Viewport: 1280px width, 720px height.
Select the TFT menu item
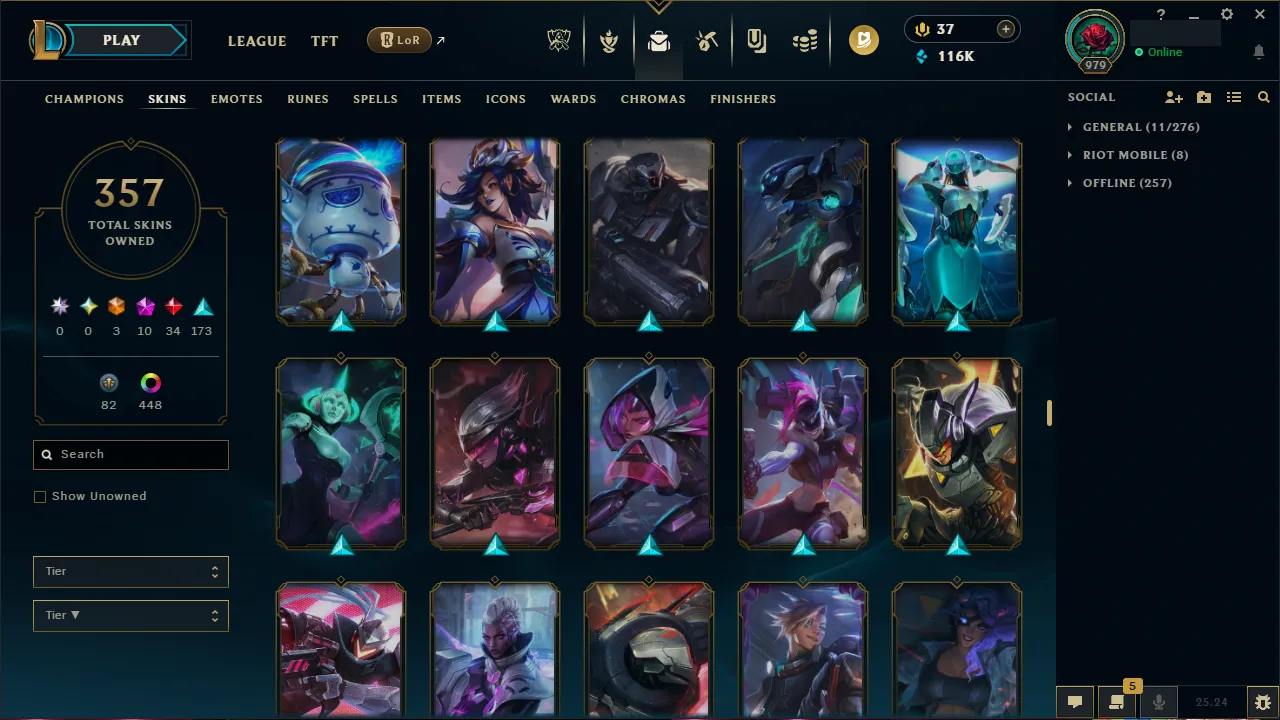point(324,41)
